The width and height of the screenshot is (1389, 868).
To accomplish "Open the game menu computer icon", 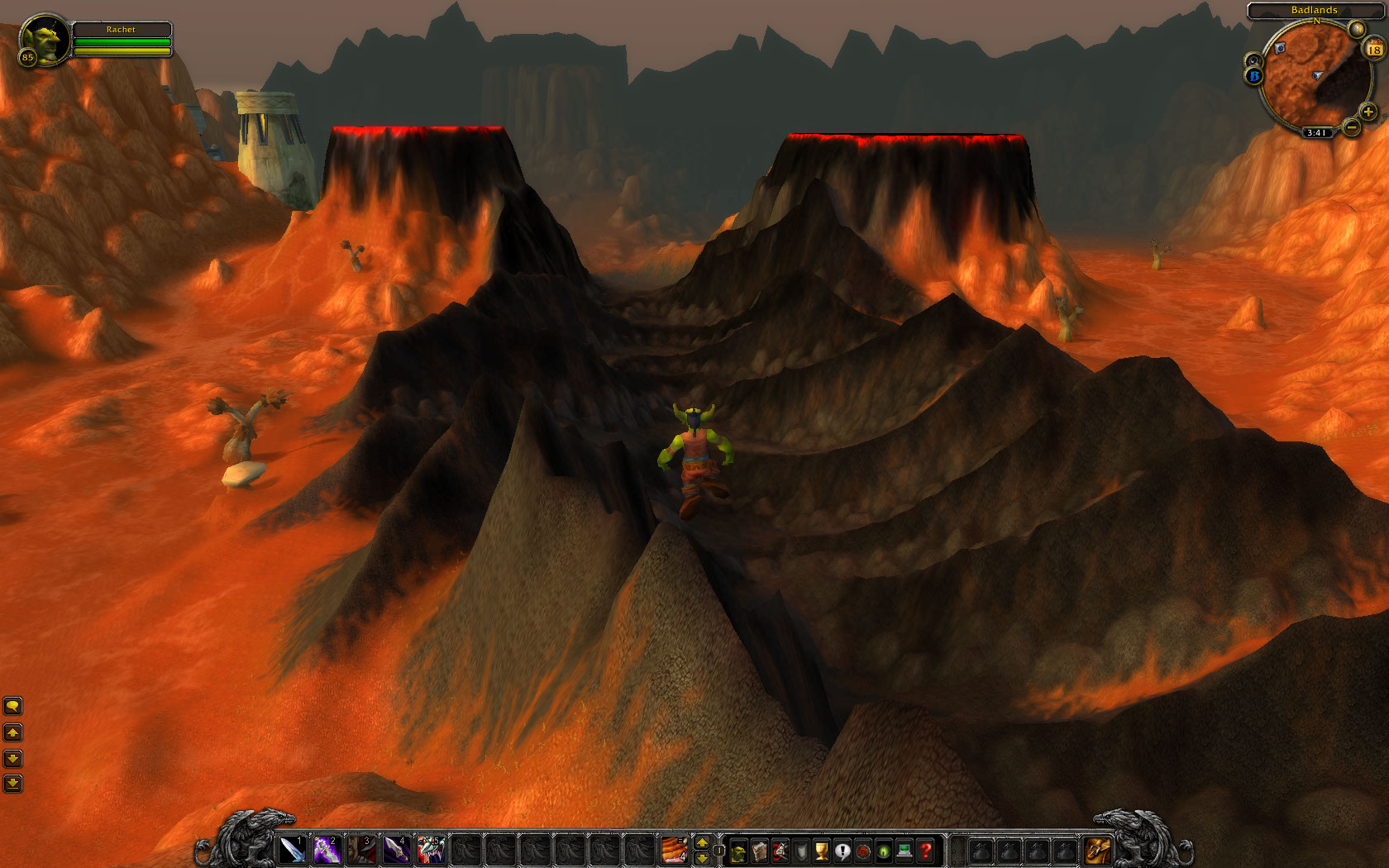I will tap(905, 851).
